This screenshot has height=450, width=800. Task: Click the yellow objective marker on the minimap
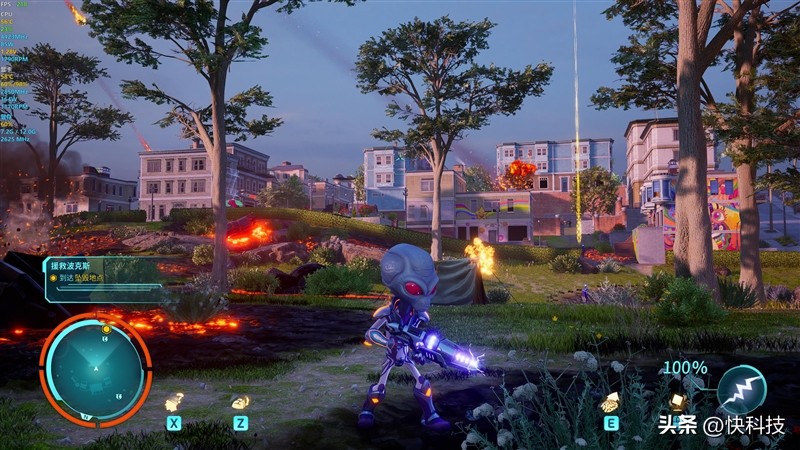[x=105, y=328]
